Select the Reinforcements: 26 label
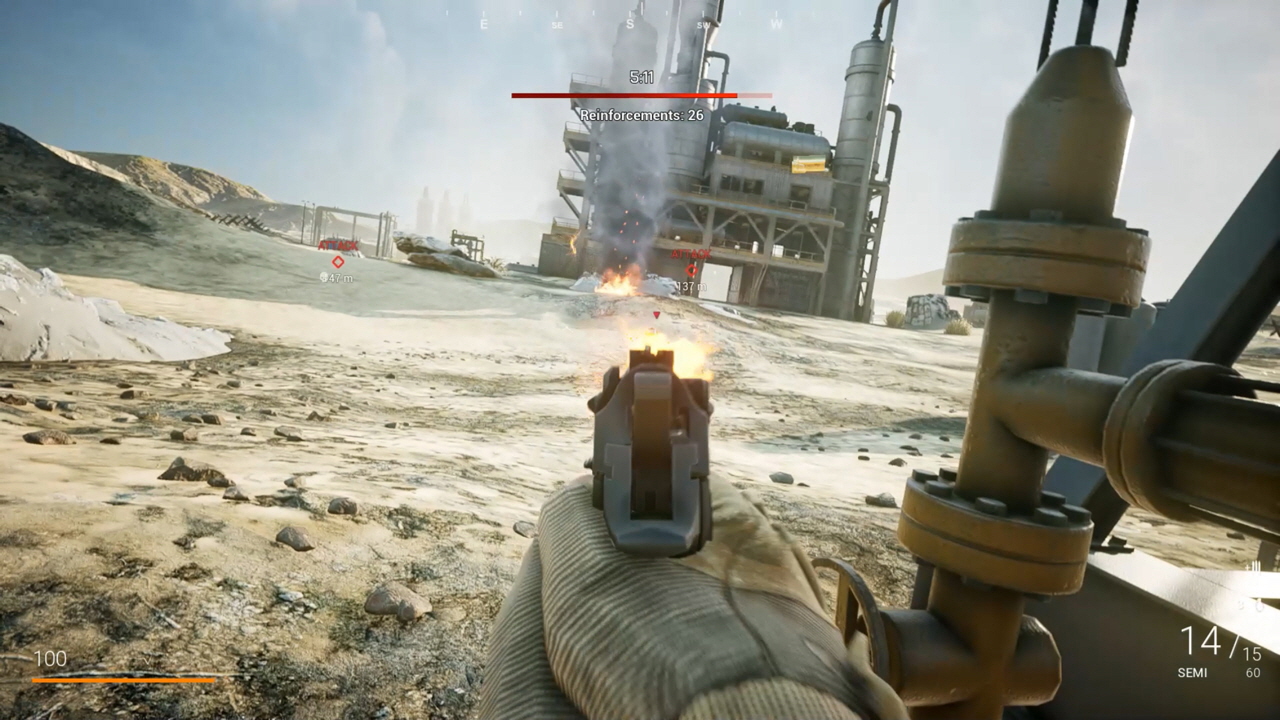1280x720 pixels. coord(640,114)
